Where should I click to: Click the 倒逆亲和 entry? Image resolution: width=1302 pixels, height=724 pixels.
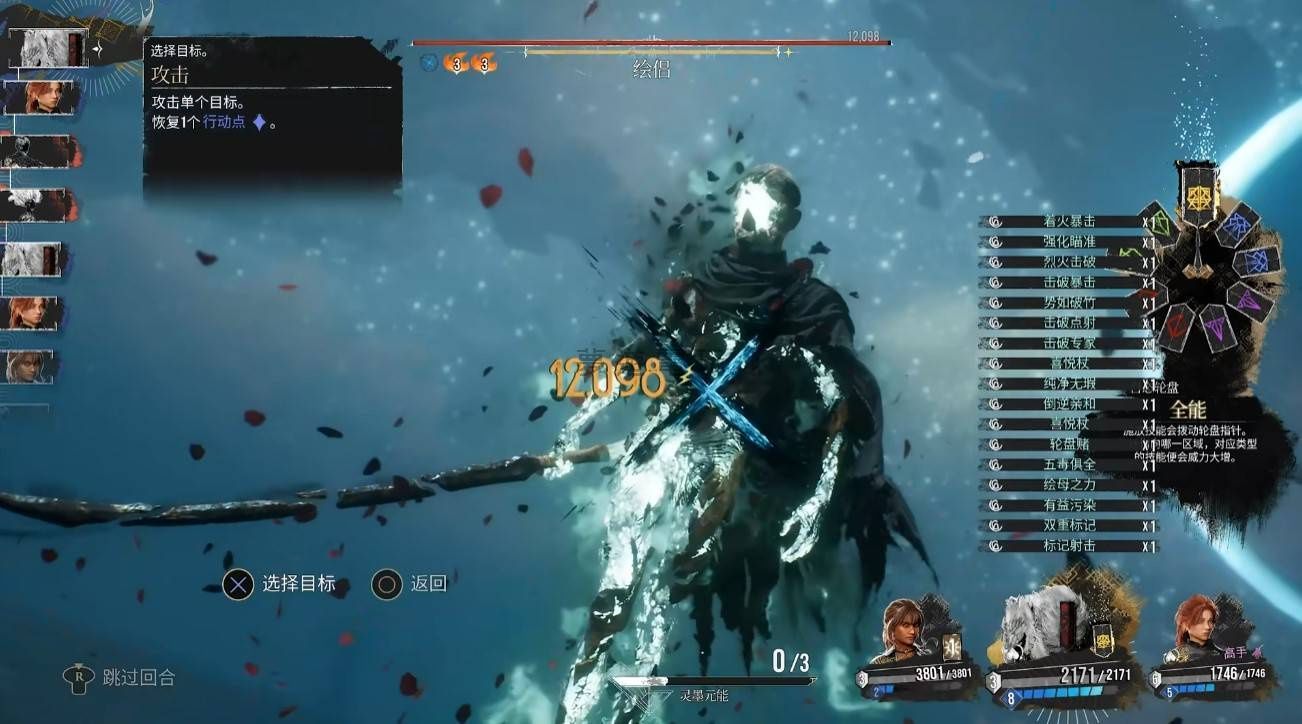click(x=1068, y=404)
